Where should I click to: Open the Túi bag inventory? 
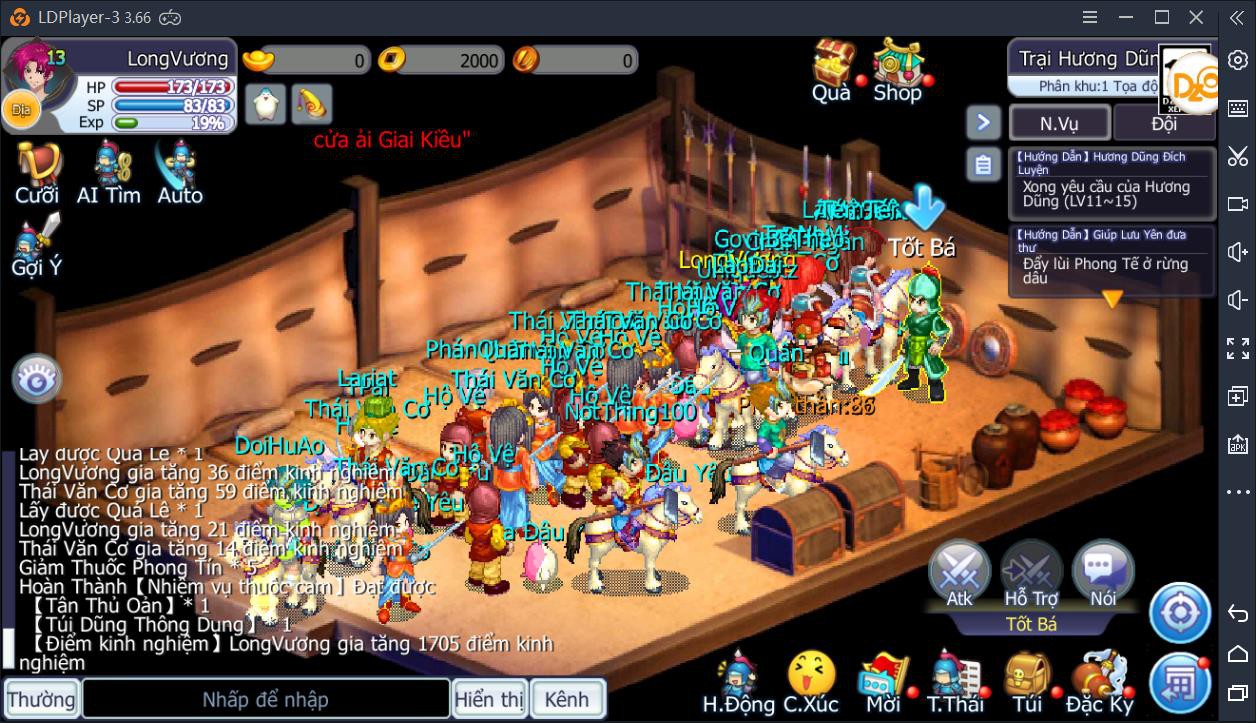tap(1027, 682)
